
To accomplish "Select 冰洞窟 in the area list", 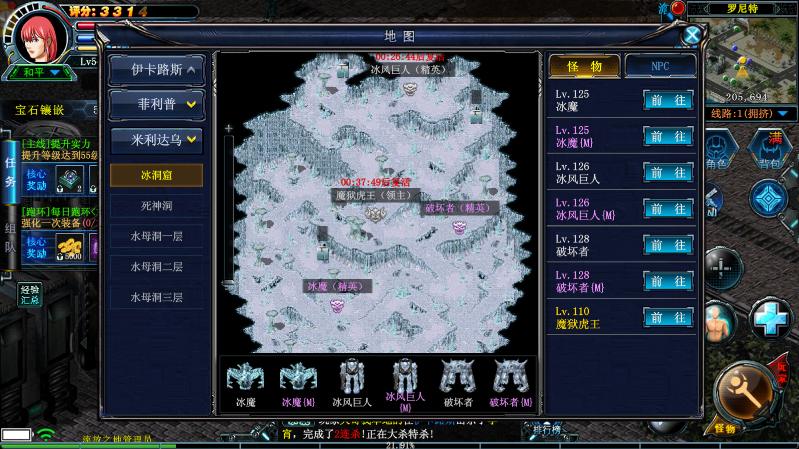I will 155,175.
